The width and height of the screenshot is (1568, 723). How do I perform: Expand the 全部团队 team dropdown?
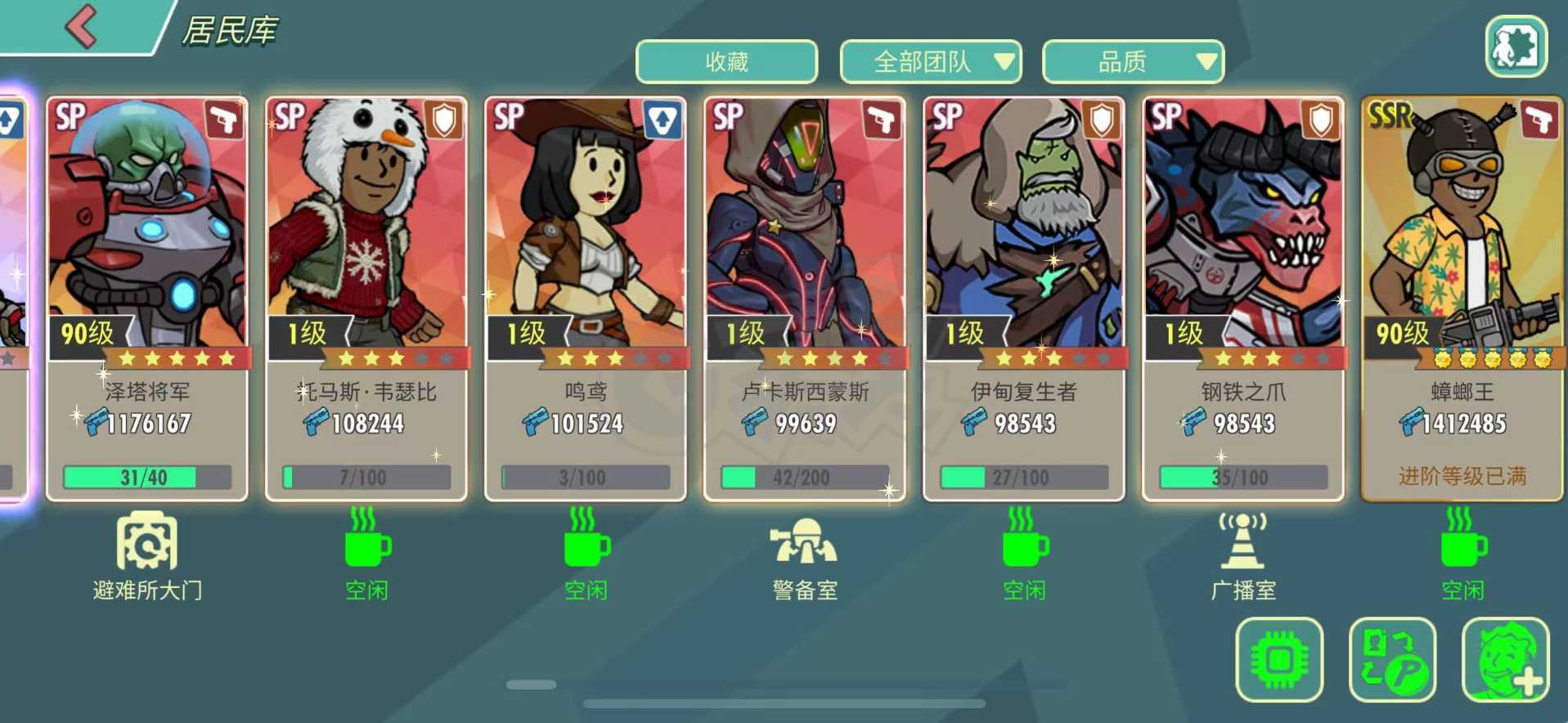pyautogui.click(x=931, y=61)
